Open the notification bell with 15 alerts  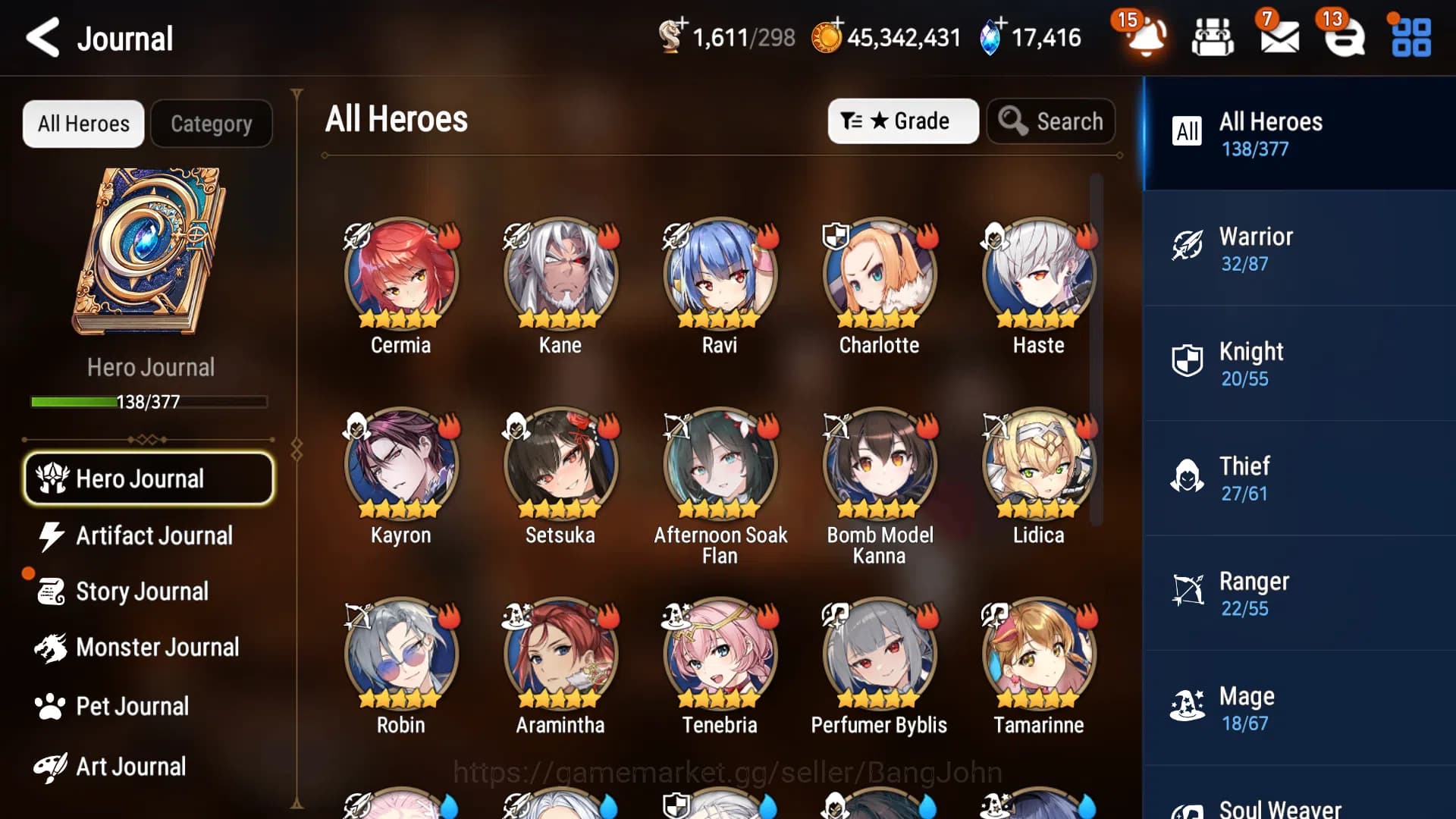click(1145, 36)
